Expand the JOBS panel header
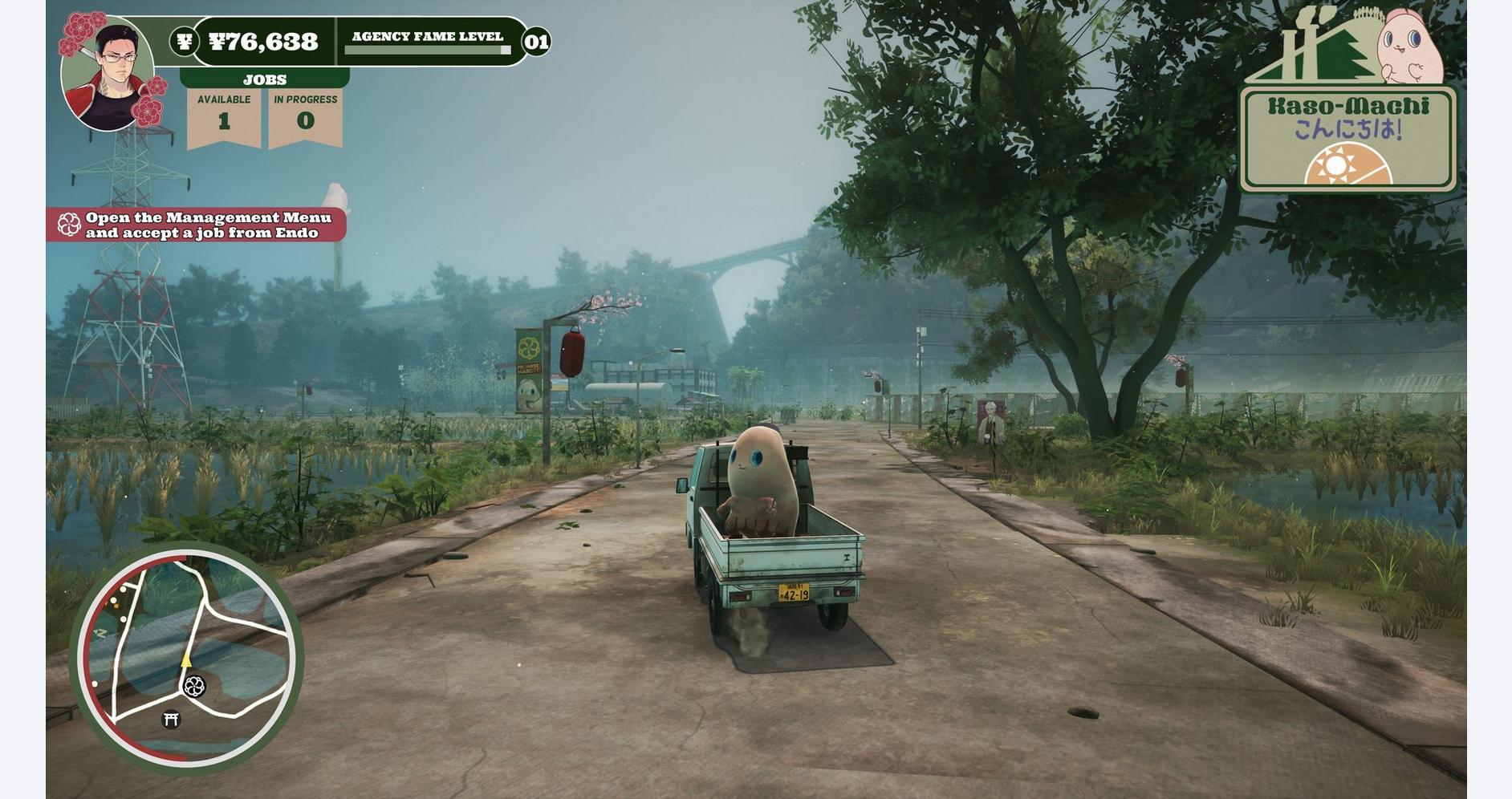This screenshot has width=1512, height=799. 265,78
